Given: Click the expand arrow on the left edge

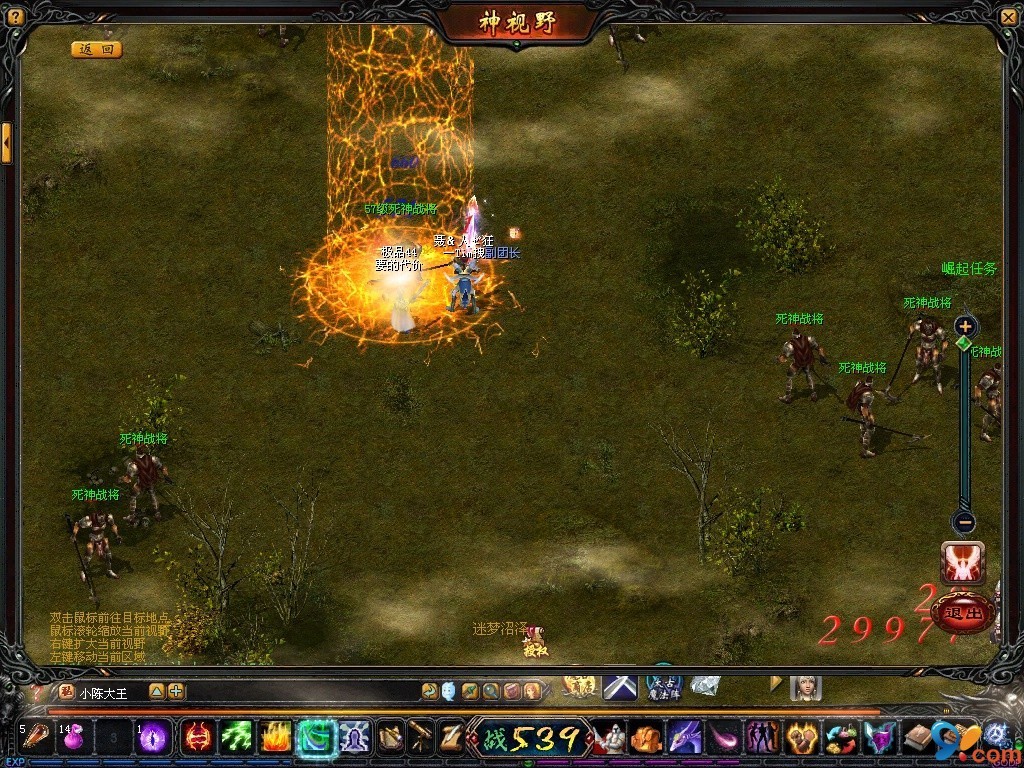Looking at the screenshot, I should click(7, 143).
